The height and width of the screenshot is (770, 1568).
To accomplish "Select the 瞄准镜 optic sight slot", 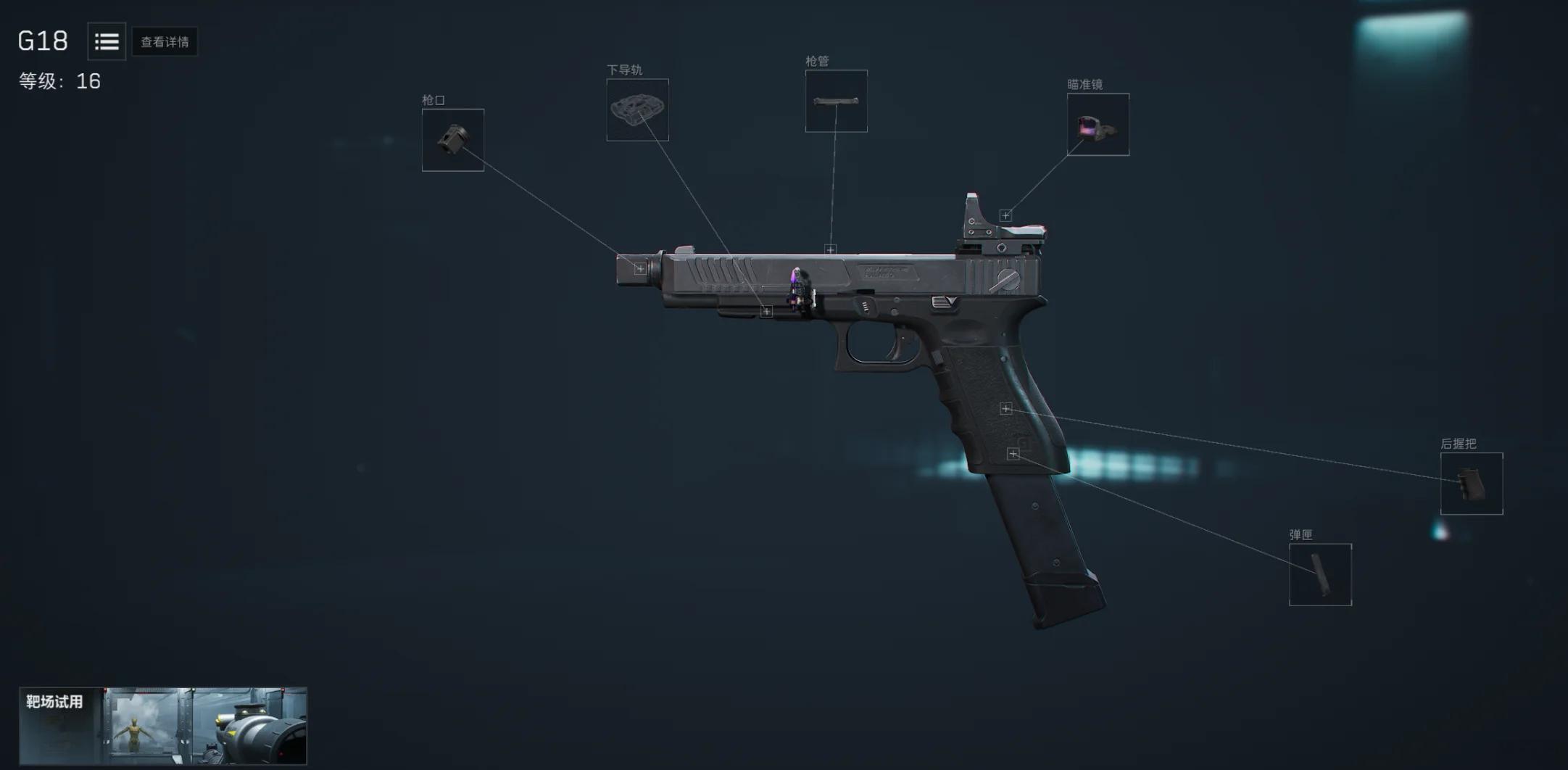I will pyautogui.click(x=1098, y=124).
